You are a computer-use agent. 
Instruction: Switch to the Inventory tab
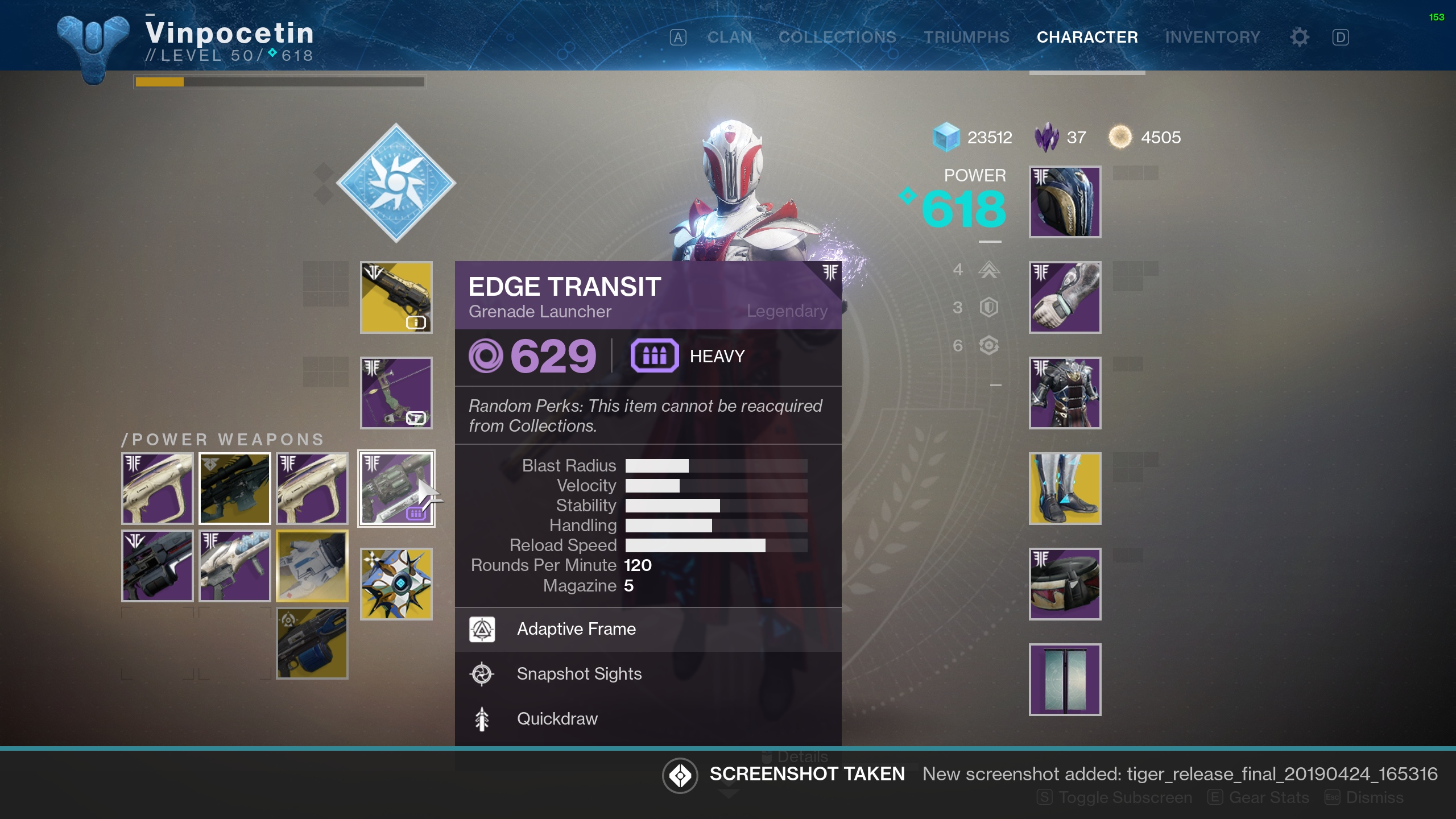coord(1213,36)
